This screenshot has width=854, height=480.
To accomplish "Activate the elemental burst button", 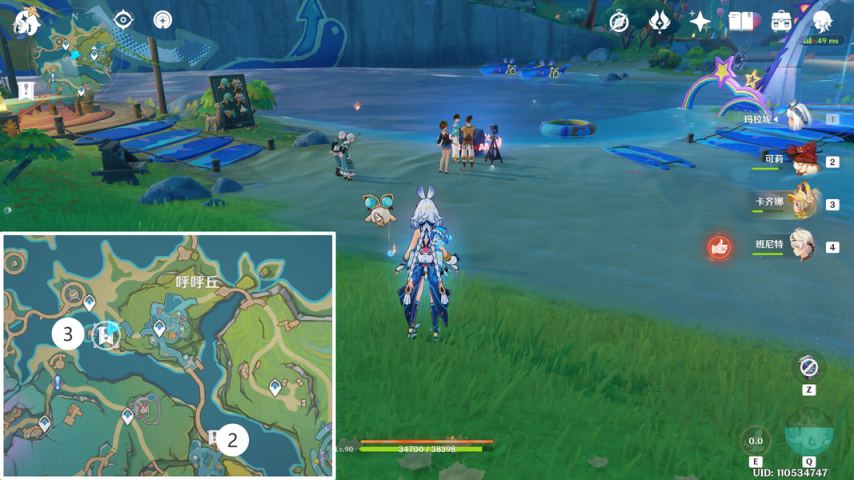I will click(808, 436).
